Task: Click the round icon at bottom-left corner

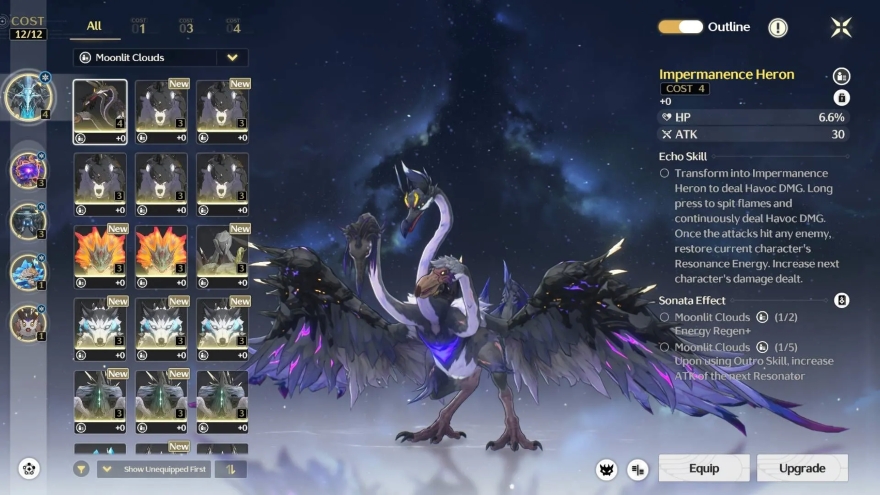Action: click(x=29, y=468)
